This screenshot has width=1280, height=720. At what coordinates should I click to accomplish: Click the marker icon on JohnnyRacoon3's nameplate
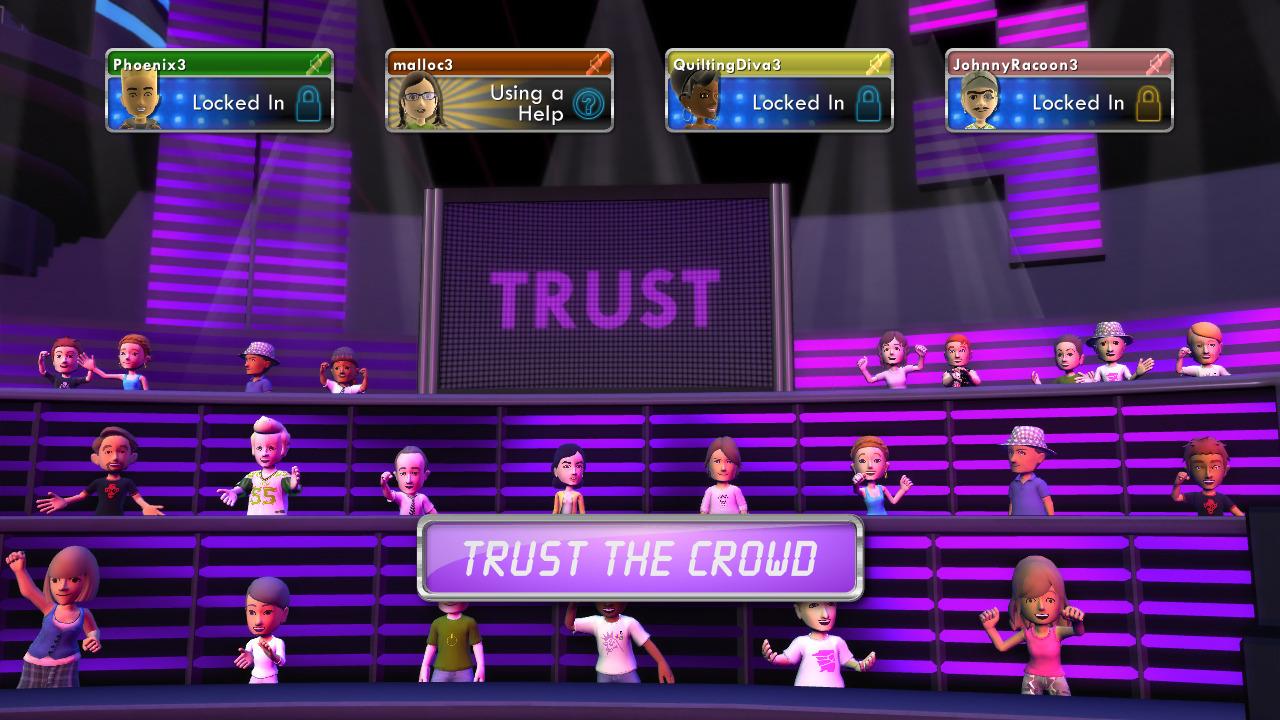point(1157,63)
